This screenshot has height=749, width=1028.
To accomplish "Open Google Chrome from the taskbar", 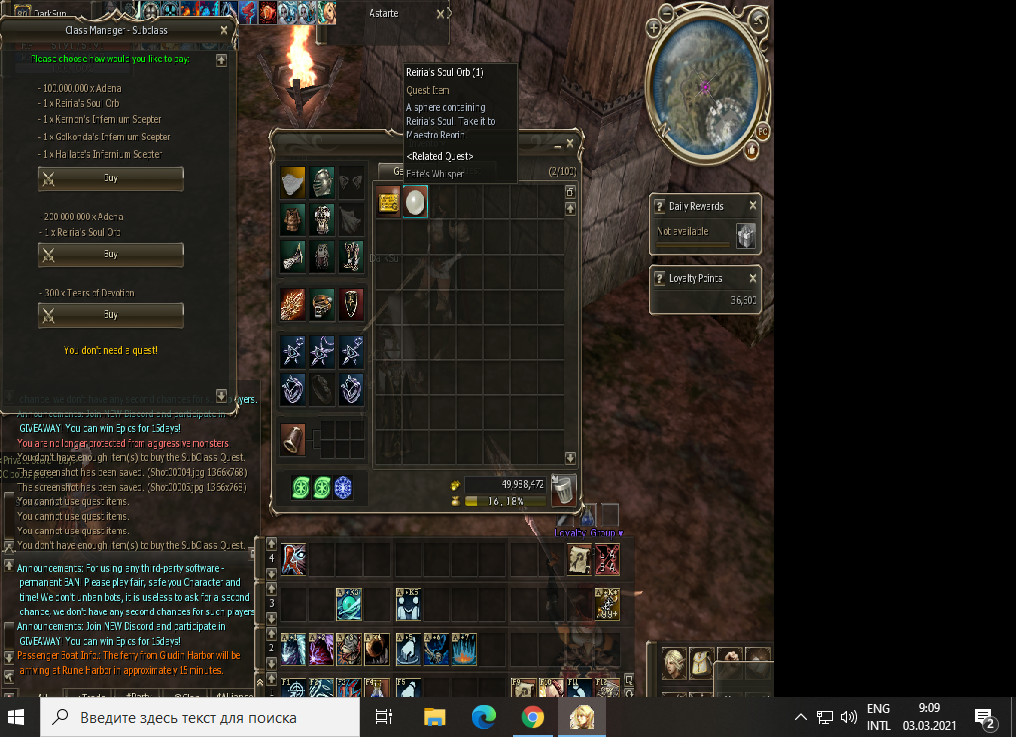I will coord(532,717).
